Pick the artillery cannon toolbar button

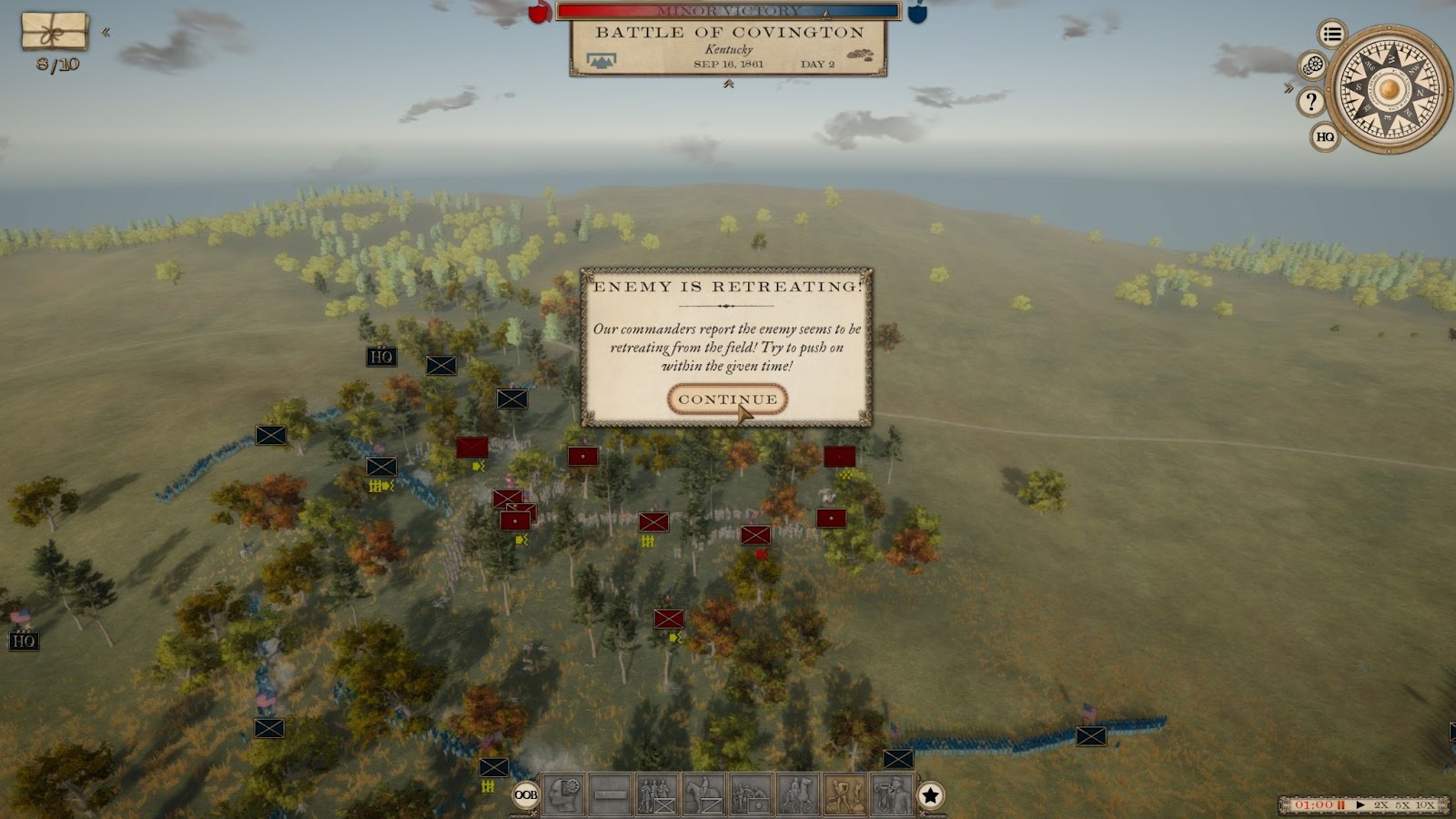click(751, 794)
